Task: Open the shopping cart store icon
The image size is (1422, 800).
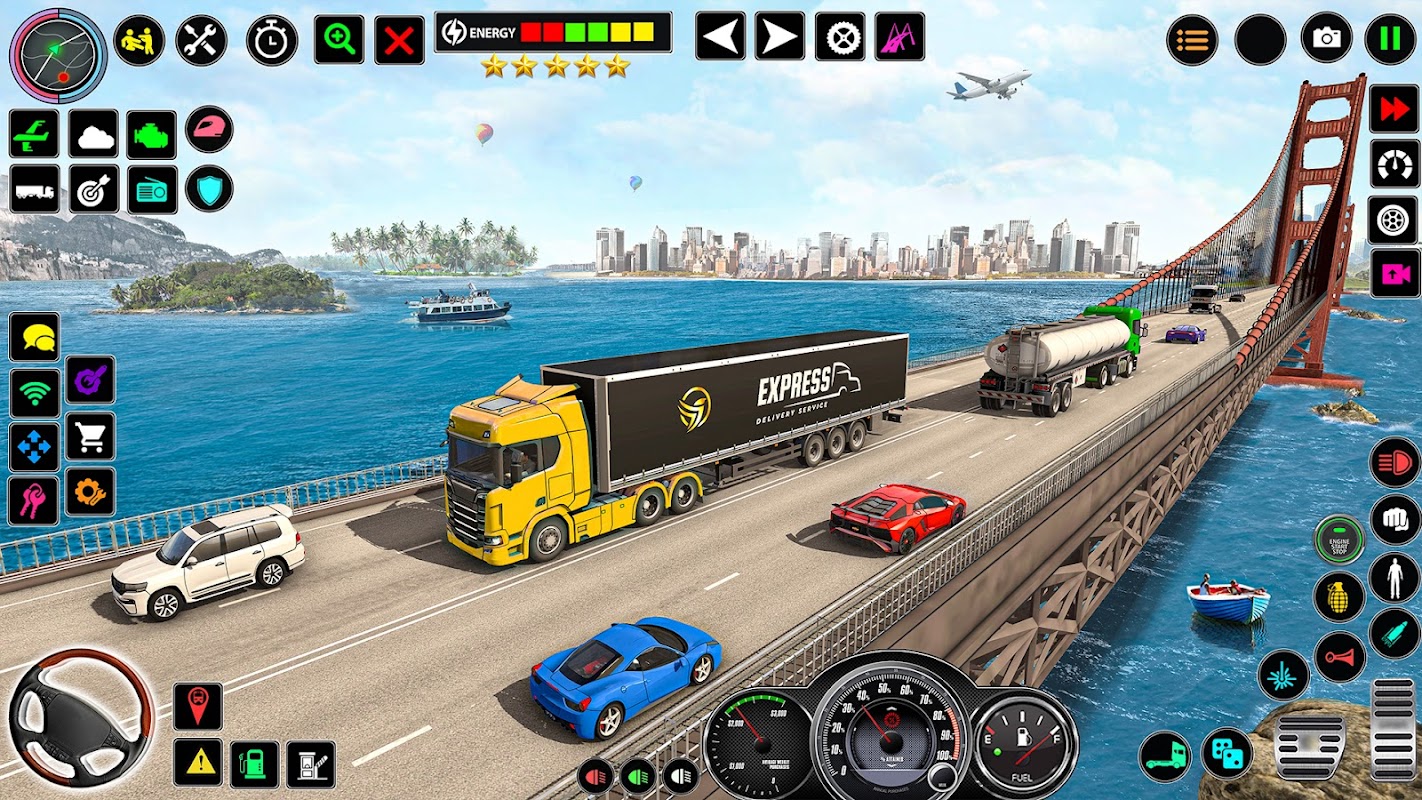Action: click(90, 437)
